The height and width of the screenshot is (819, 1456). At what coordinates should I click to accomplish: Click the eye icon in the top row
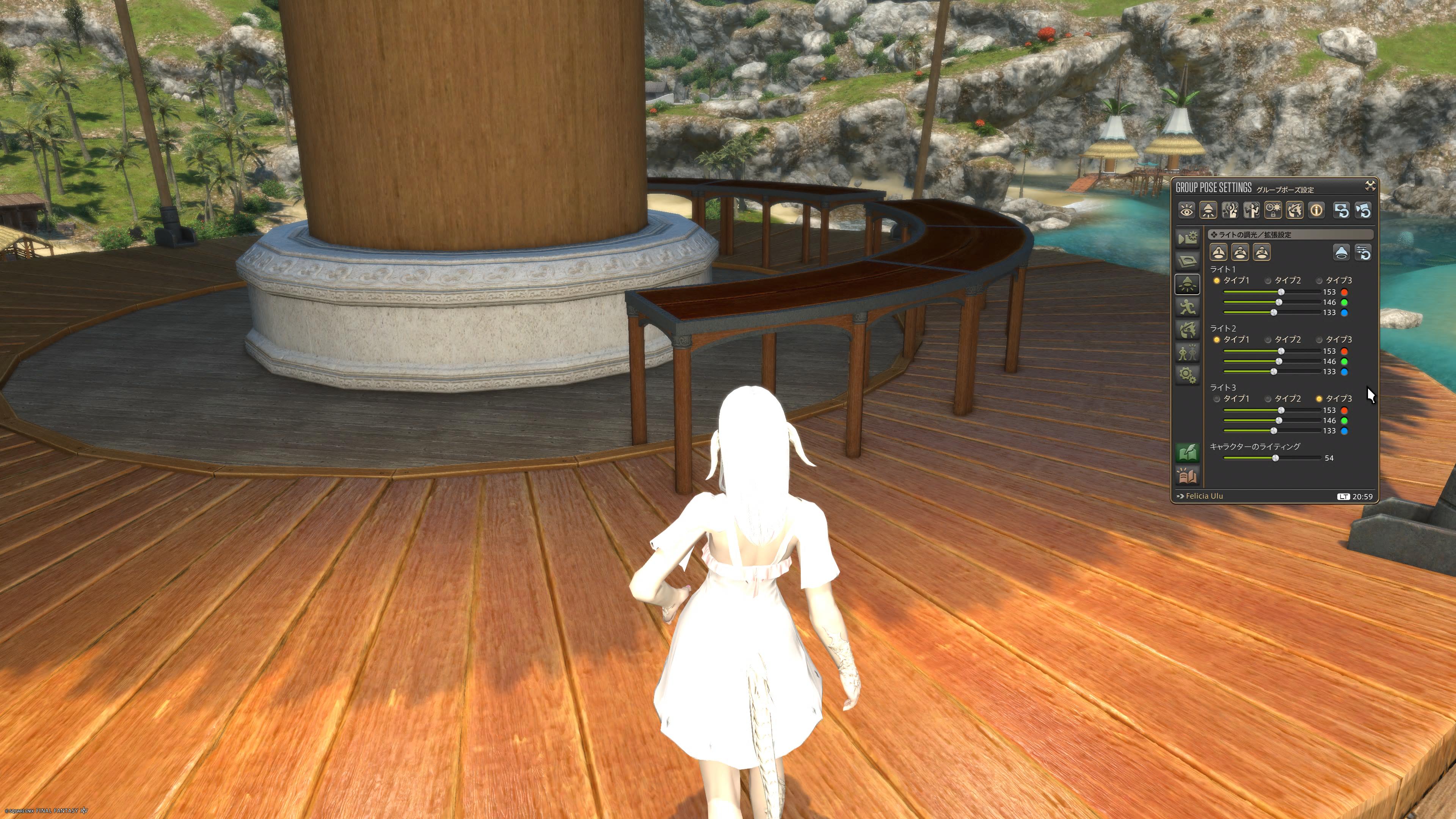(1186, 211)
